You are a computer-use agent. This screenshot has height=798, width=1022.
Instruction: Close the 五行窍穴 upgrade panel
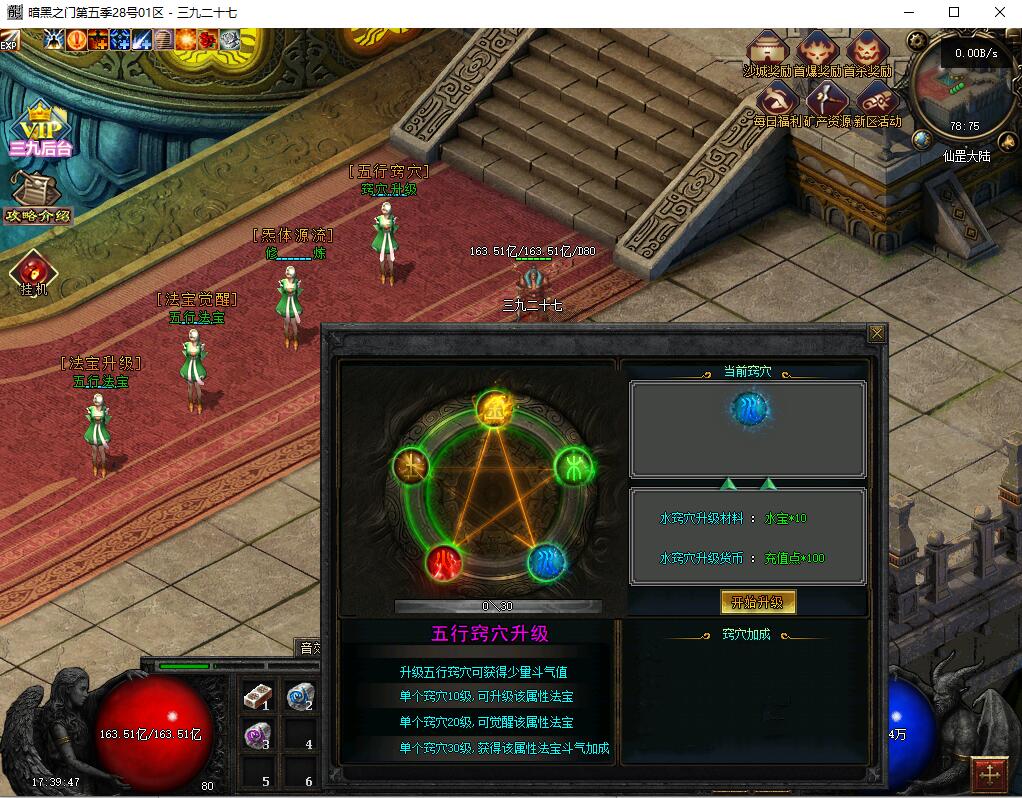[876, 334]
